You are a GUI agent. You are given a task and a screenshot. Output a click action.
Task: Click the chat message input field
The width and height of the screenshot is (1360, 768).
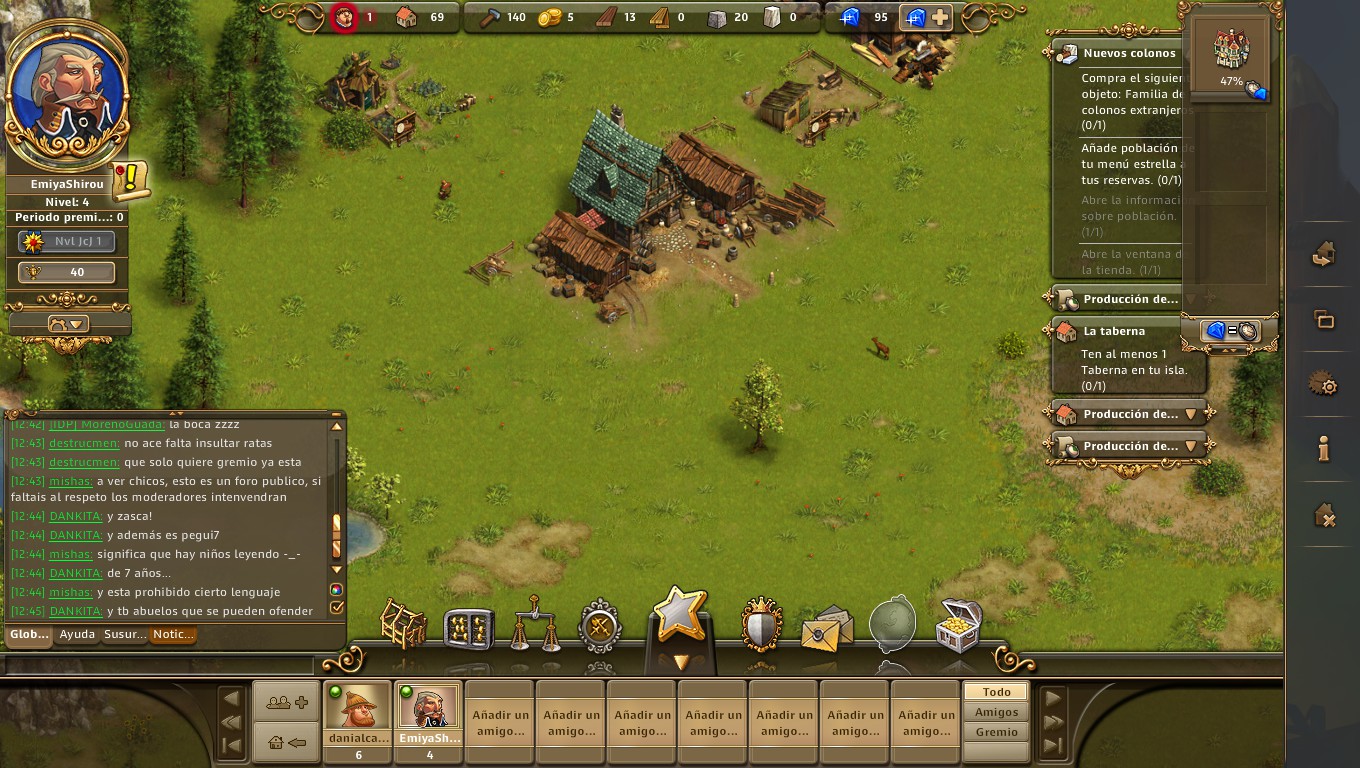tap(160, 665)
